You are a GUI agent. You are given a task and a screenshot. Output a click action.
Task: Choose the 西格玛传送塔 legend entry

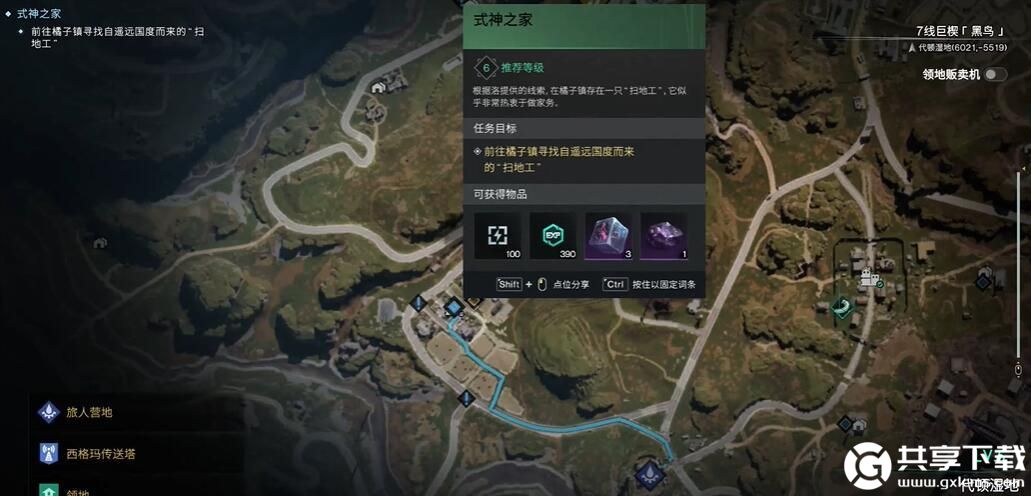pyautogui.click(x=100, y=453)
